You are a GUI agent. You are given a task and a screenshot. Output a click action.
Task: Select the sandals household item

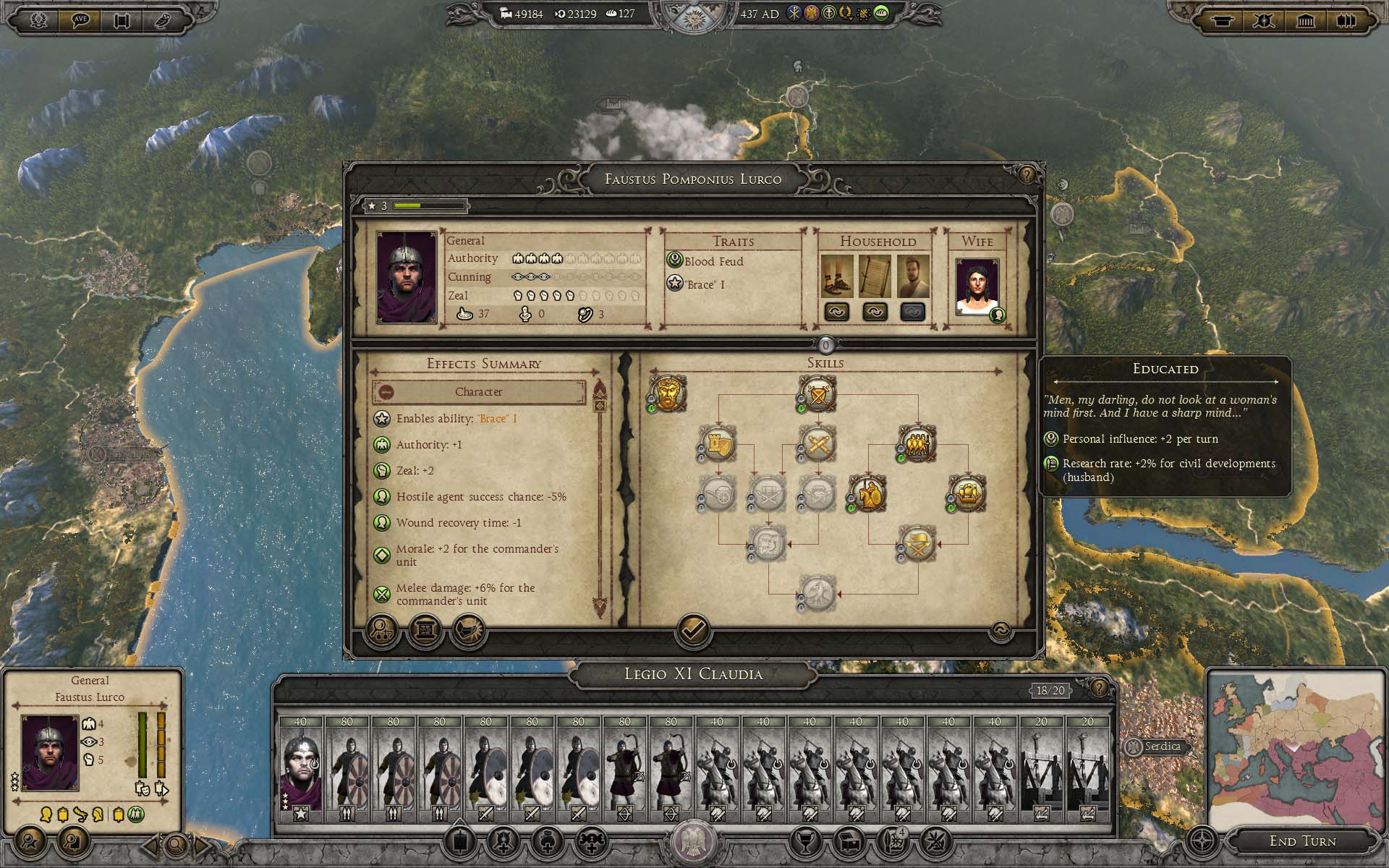837,276
